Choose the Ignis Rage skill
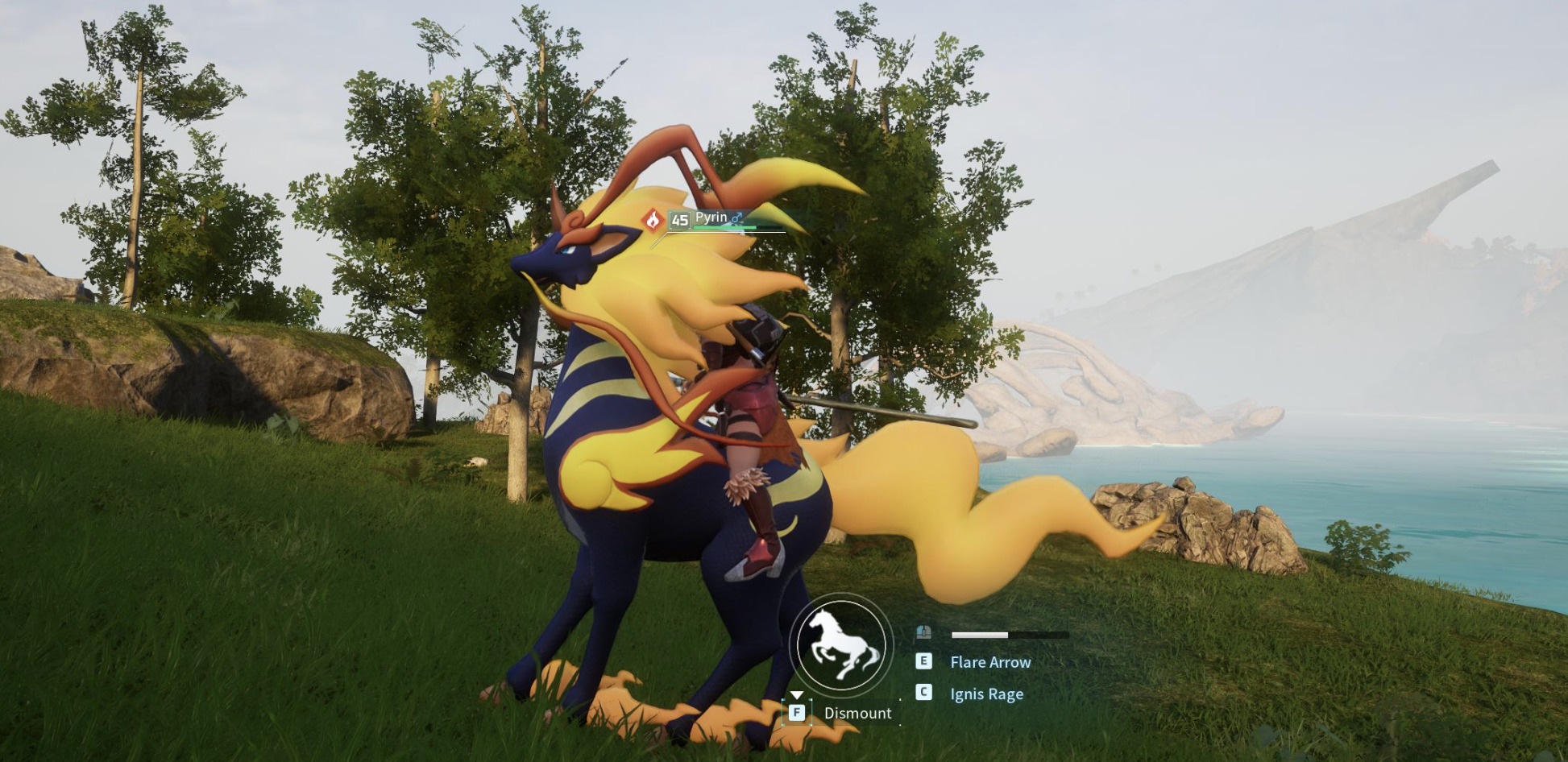 pyautogui.click(x=985, y=694)
